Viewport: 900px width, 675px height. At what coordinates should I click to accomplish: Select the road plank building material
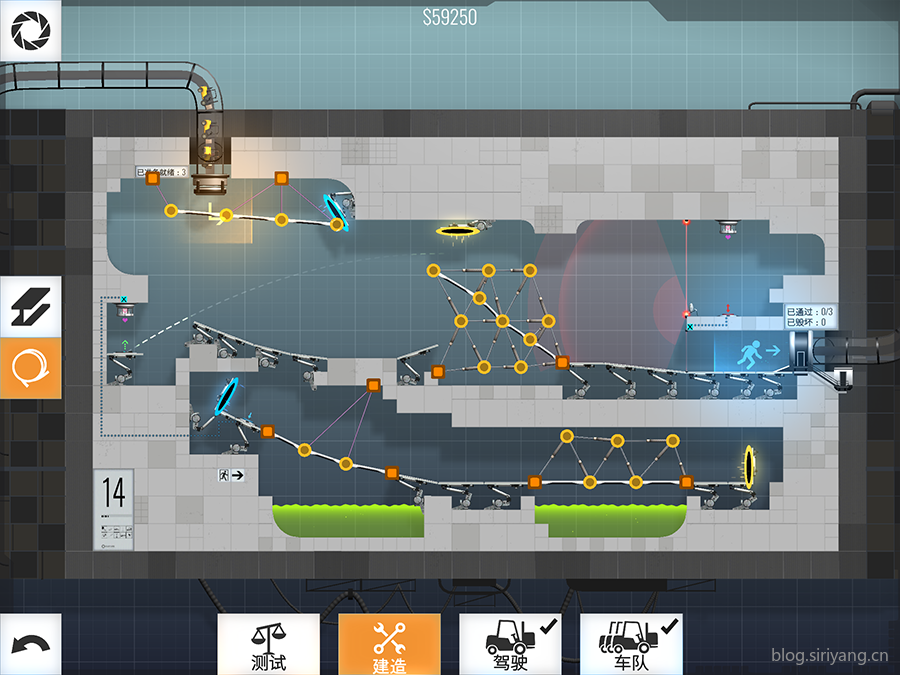tap(30, 307)
